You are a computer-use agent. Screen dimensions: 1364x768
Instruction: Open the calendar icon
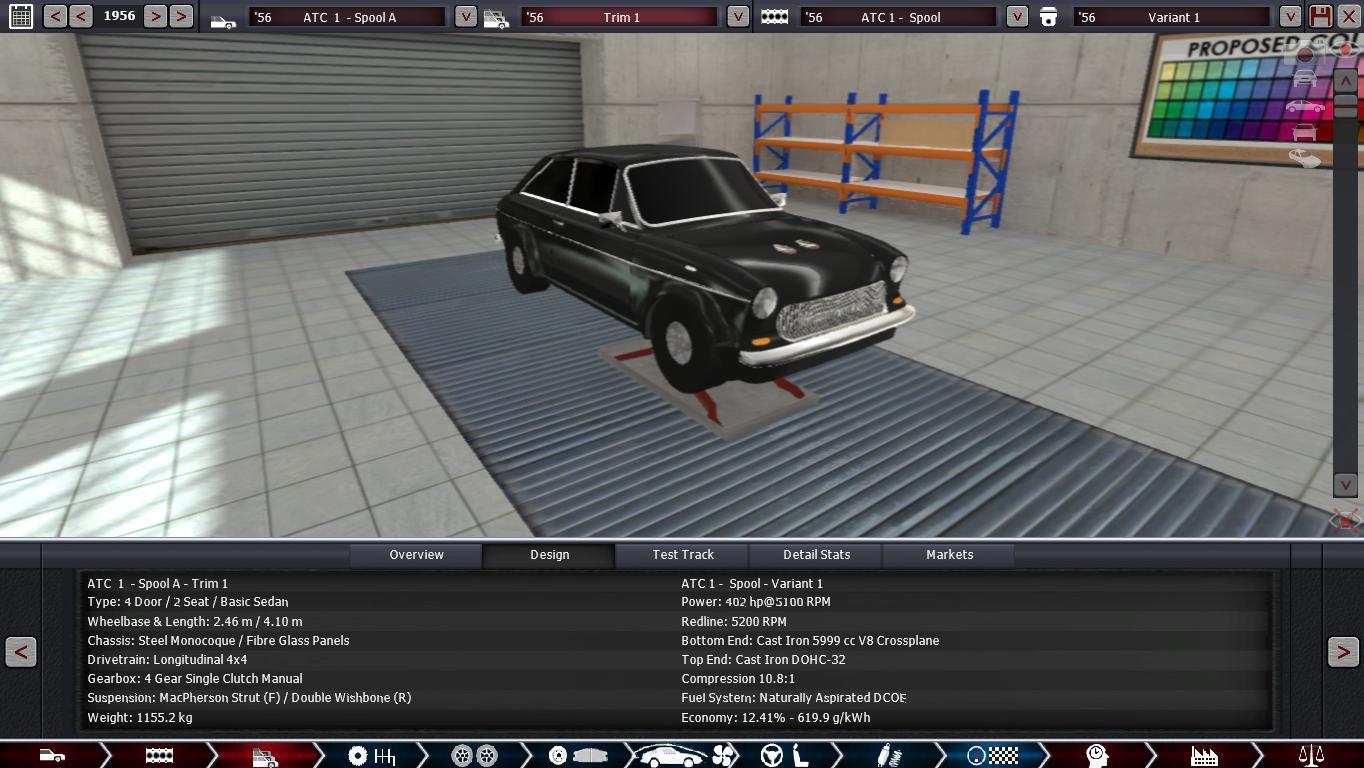(x=20, y=16)
